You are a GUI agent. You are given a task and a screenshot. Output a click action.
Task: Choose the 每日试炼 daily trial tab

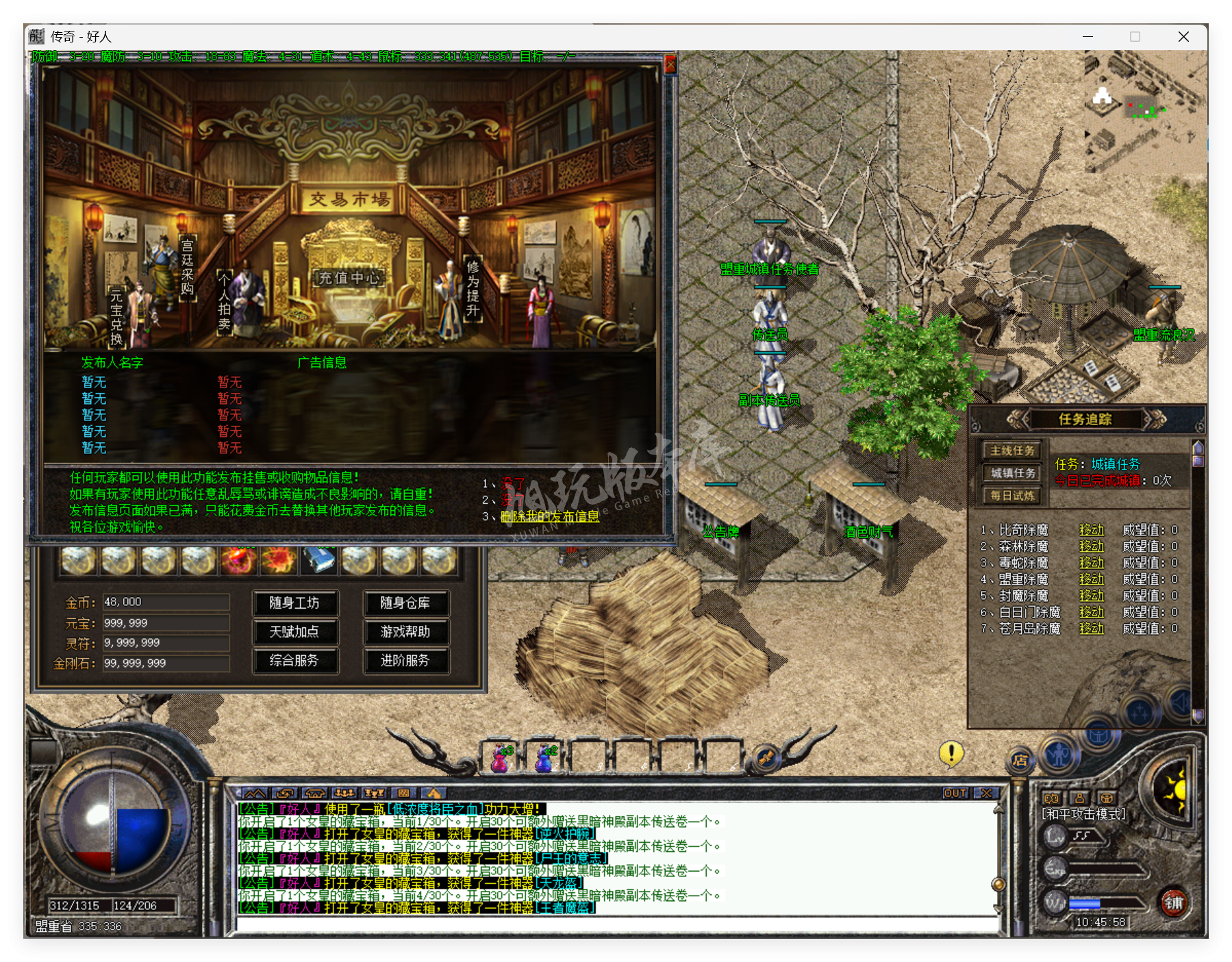pyautogui.click(x=1012, y=496)
